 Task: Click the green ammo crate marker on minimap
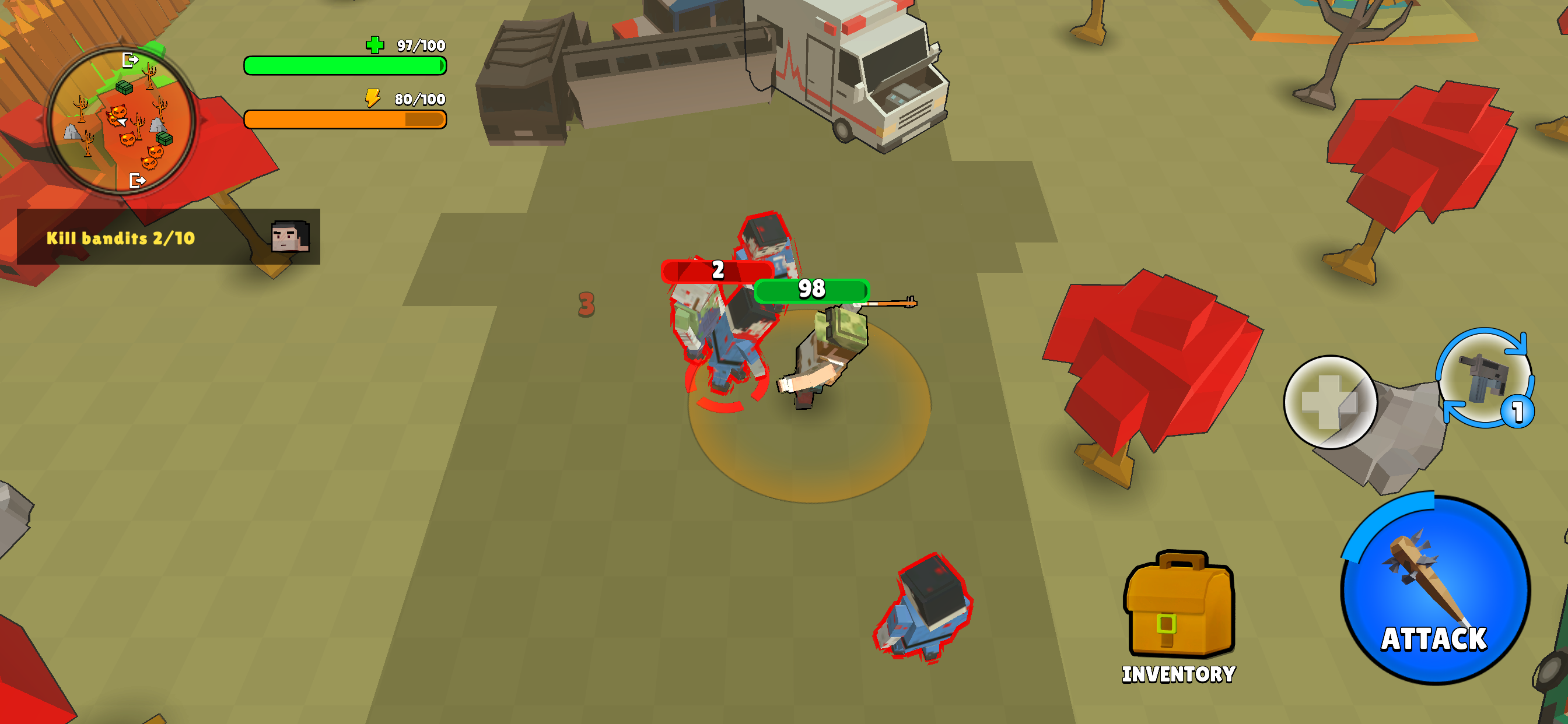tap(124, 87)
